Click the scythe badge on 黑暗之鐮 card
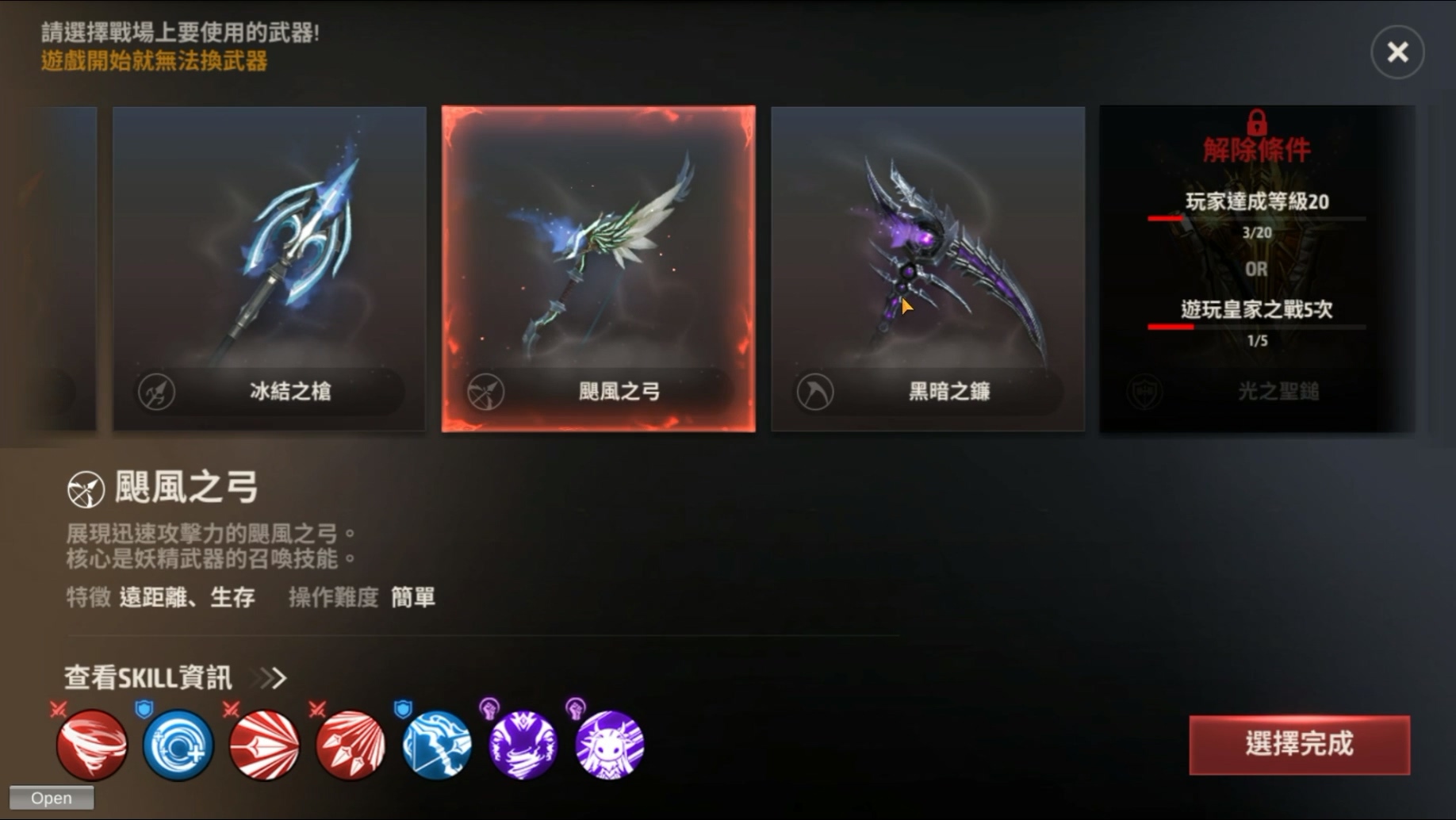Screen dimensions: 1456x820 [814, 390]
